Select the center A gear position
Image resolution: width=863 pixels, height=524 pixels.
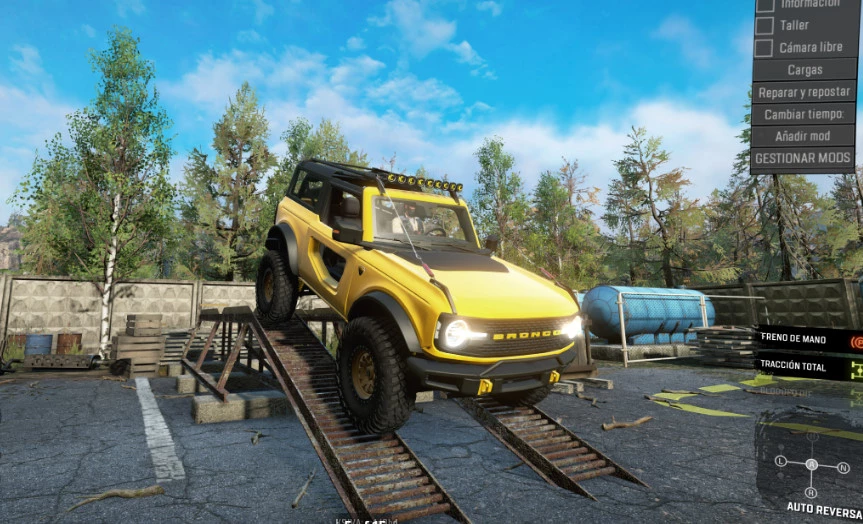812,464
